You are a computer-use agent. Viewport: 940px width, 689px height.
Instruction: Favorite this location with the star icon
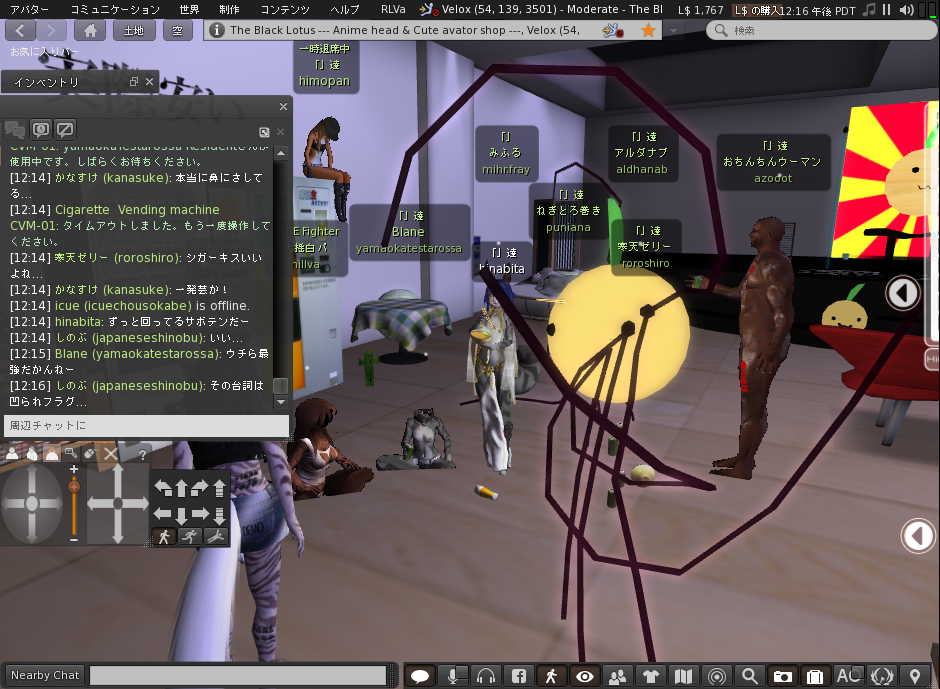click(648, 30)
